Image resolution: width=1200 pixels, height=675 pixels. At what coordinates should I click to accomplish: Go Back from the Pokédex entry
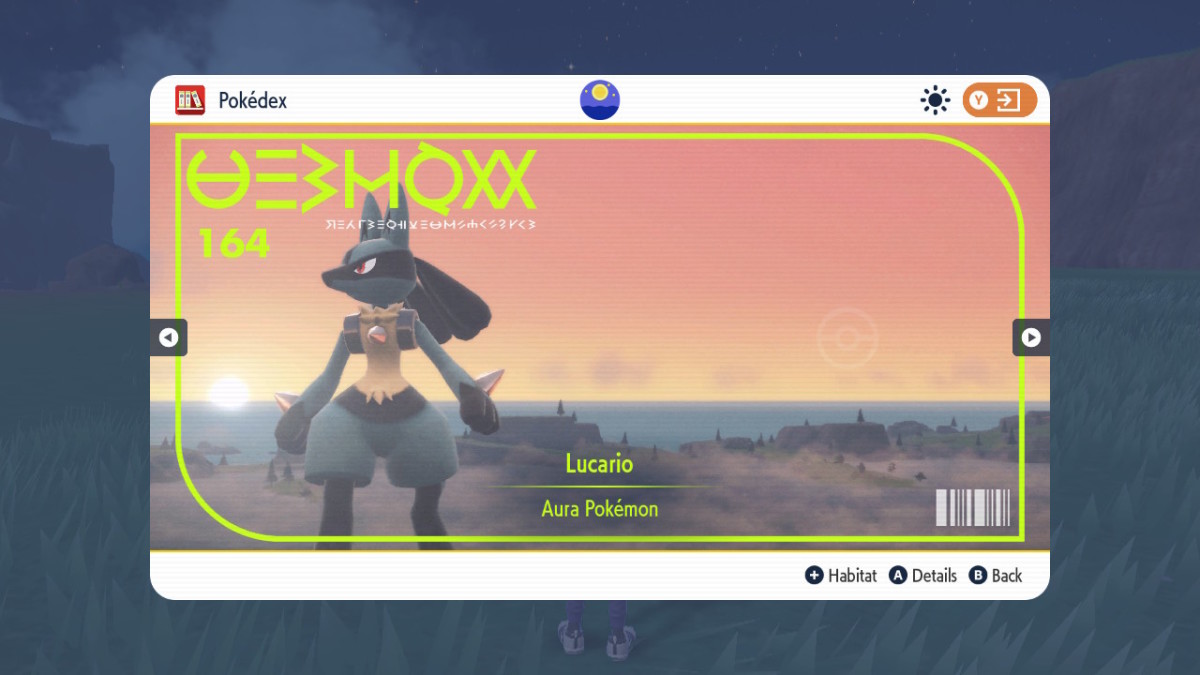pyautogui.click(x=995, y=575)
